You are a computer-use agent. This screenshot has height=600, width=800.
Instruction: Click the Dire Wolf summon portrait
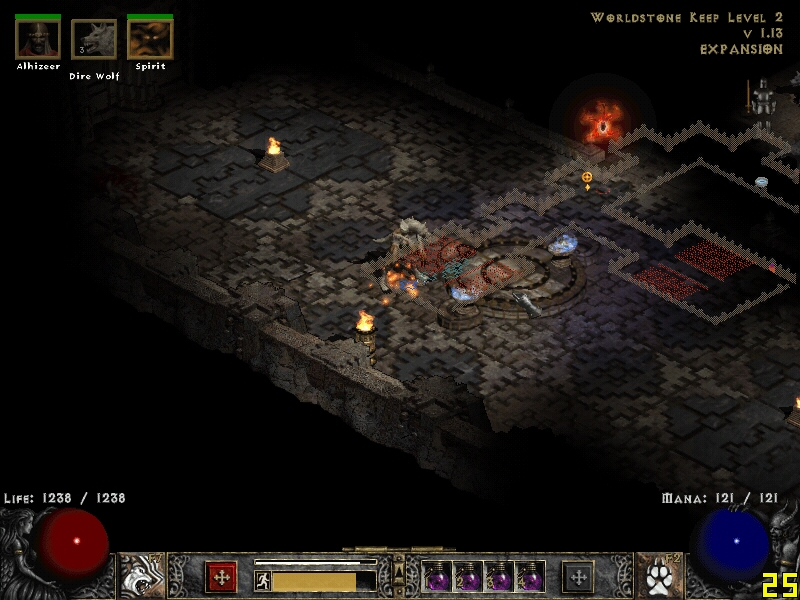[x=94, y=40]
